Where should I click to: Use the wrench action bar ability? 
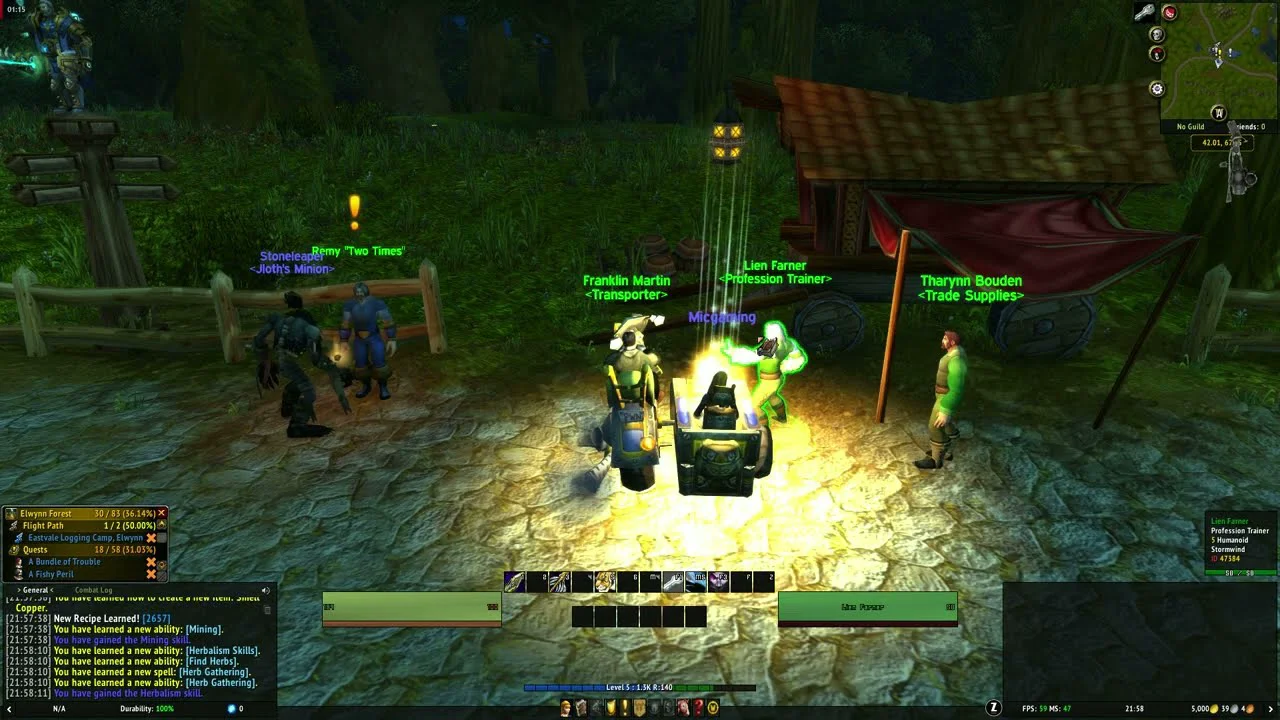point(673,581)
